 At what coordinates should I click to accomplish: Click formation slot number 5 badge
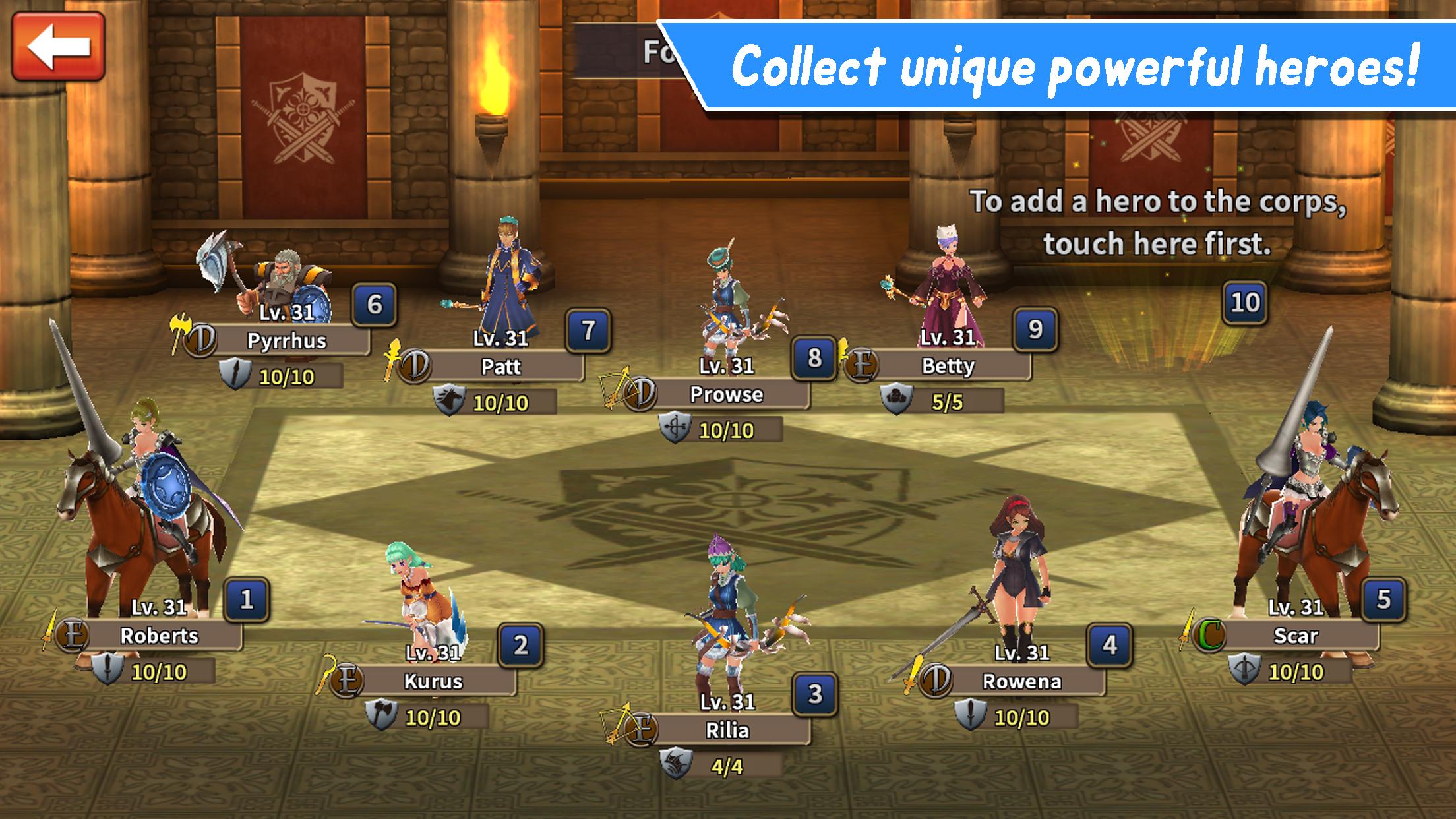click(1383, 599)
